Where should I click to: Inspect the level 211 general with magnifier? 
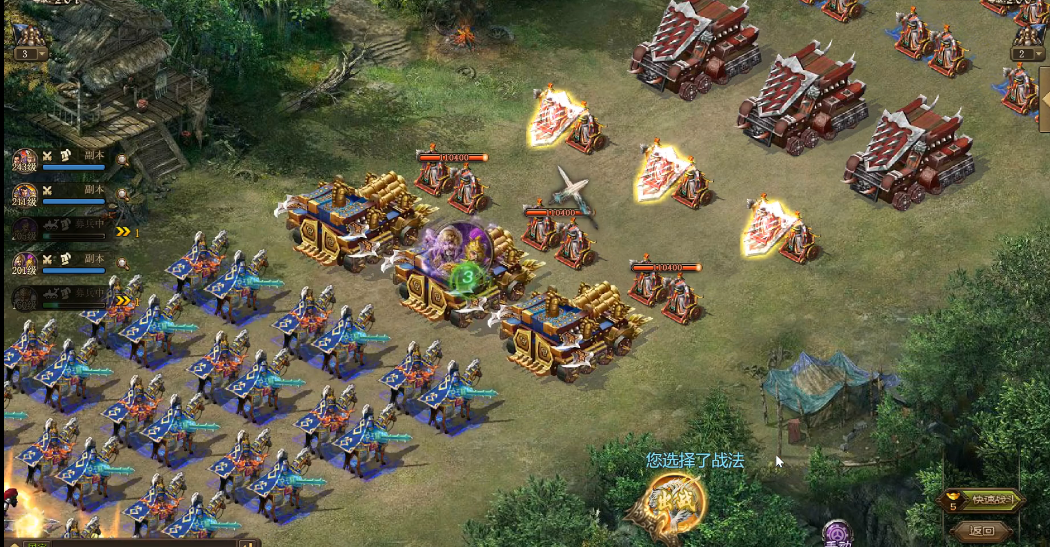tap(122, 193)
